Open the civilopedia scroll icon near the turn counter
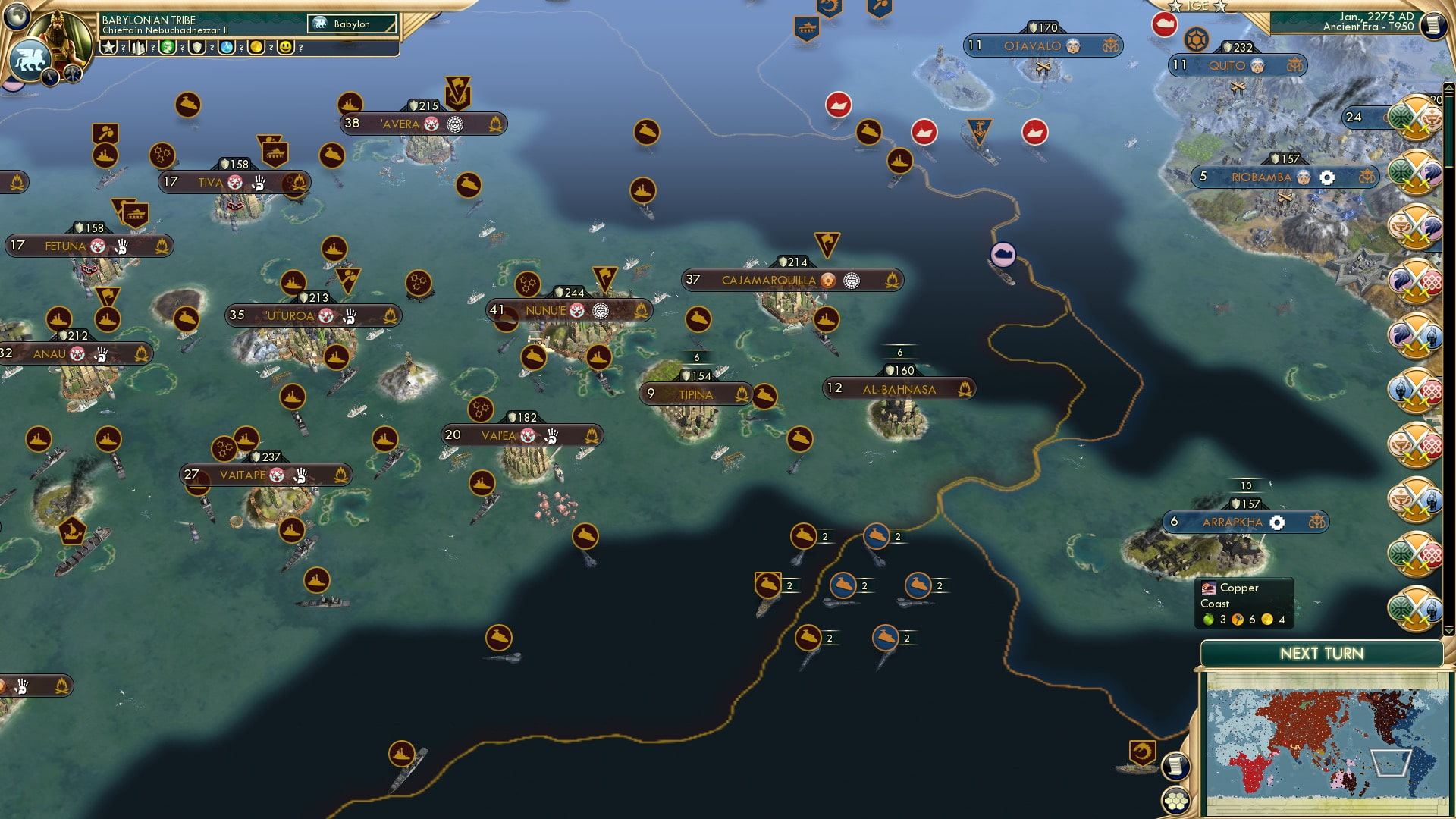Viewport: 1456px width, 819px height. pyautogui.click(x=1435, y=25)
